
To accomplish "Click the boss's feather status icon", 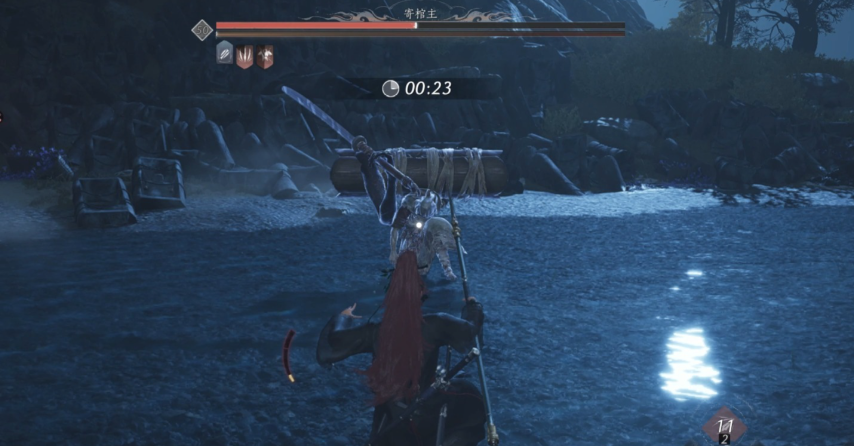I will 225,54.
